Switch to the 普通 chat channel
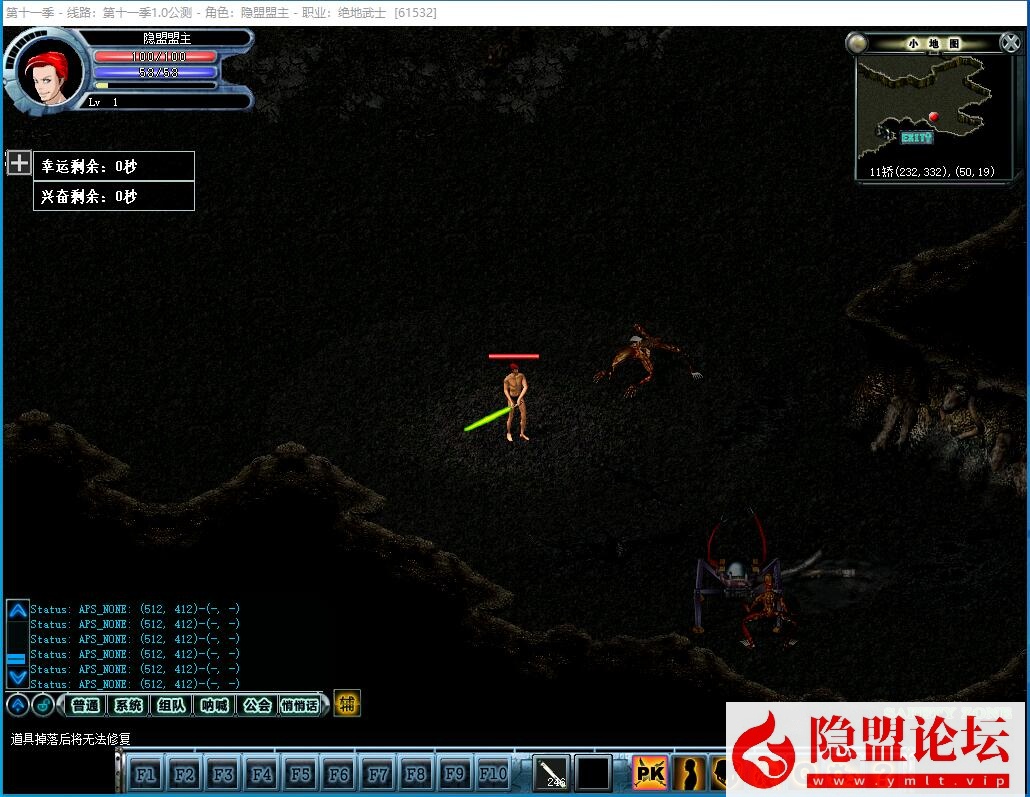Image resolution: width=1030 pixels, height=797 pixels. coord(86,705)
